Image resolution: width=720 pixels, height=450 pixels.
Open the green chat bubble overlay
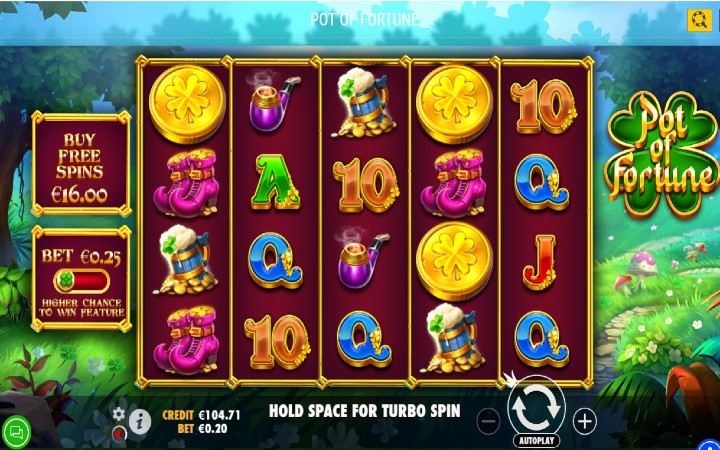[16, 432]
